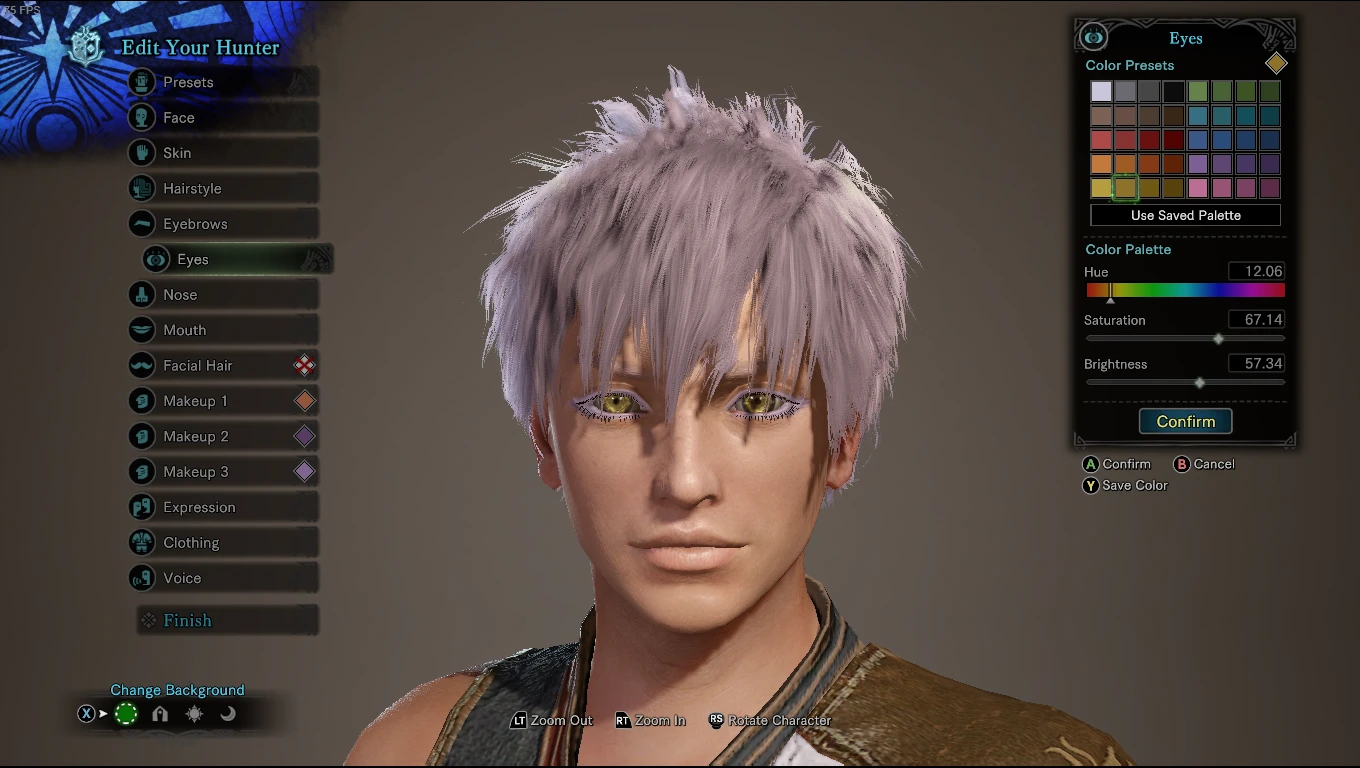
Task: Click the green orb background toggle
Action: point(127,714)
